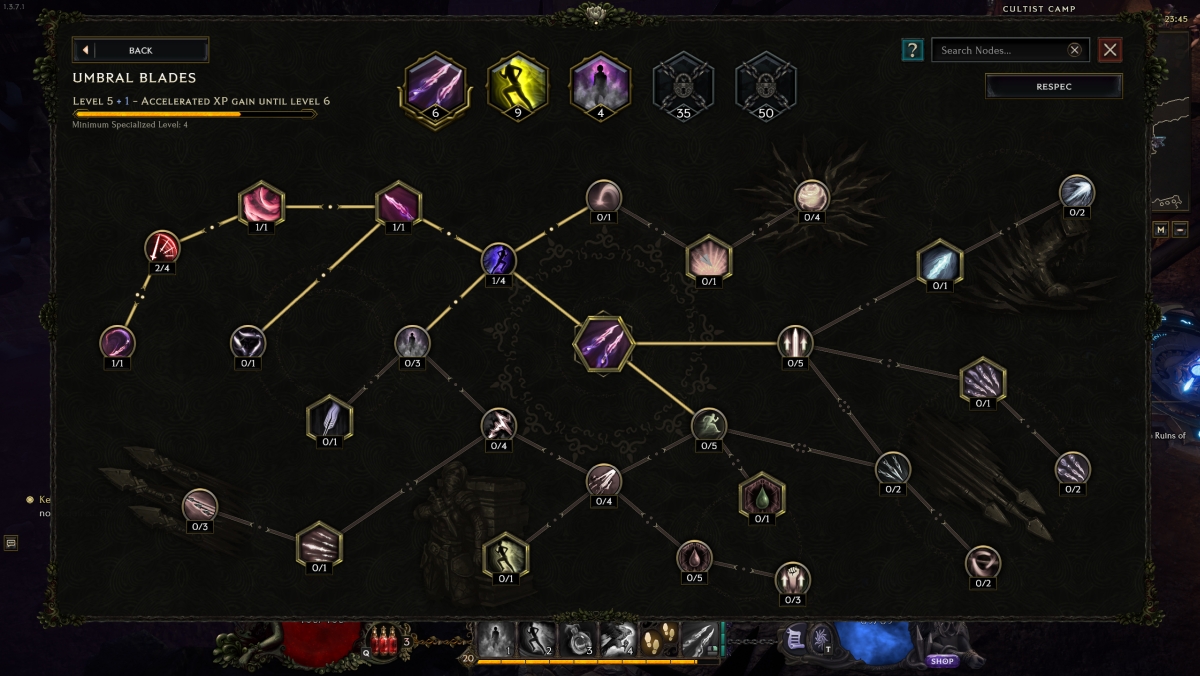Close the skill tree window
The image size is (1200, 676).
(x=1110, y=50)
